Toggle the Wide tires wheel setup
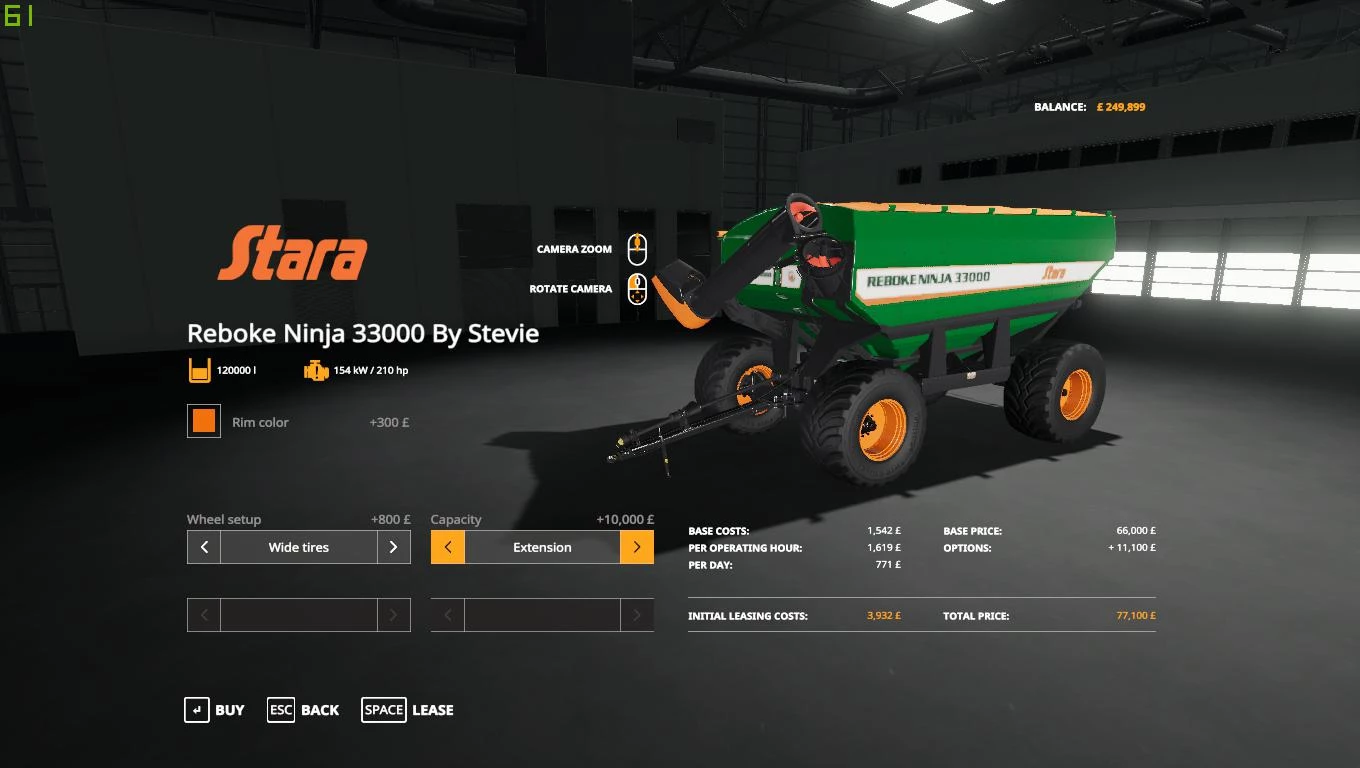This screenshot has height=768, width=1360. point(298,547)
